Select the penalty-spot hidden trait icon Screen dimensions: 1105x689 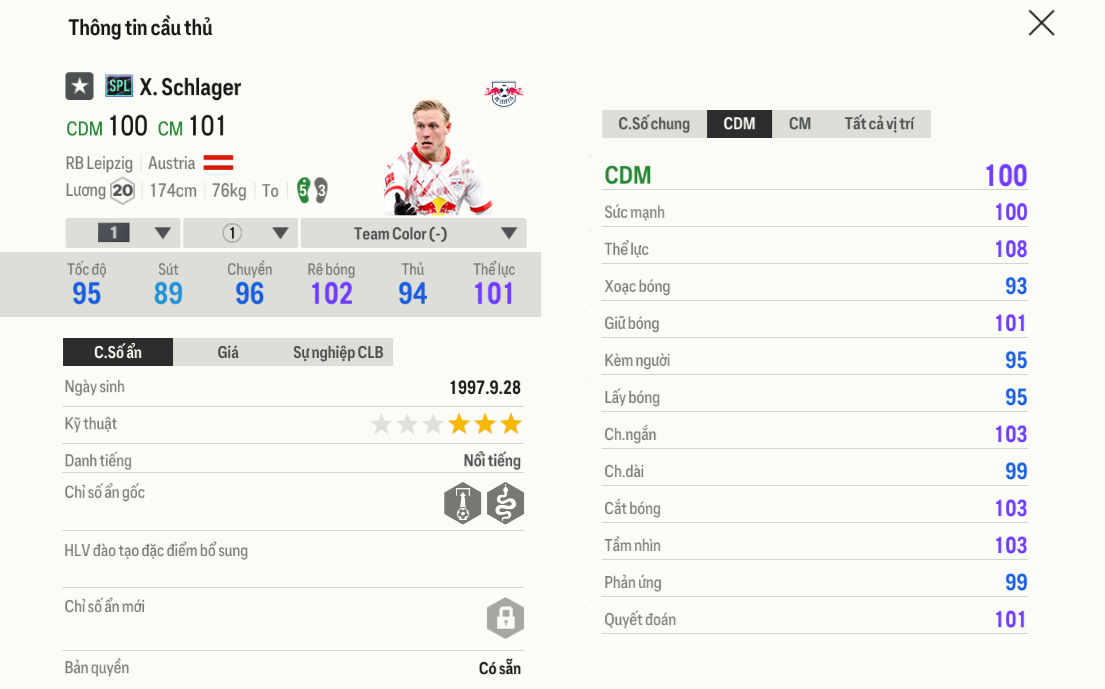click(462, 503)
